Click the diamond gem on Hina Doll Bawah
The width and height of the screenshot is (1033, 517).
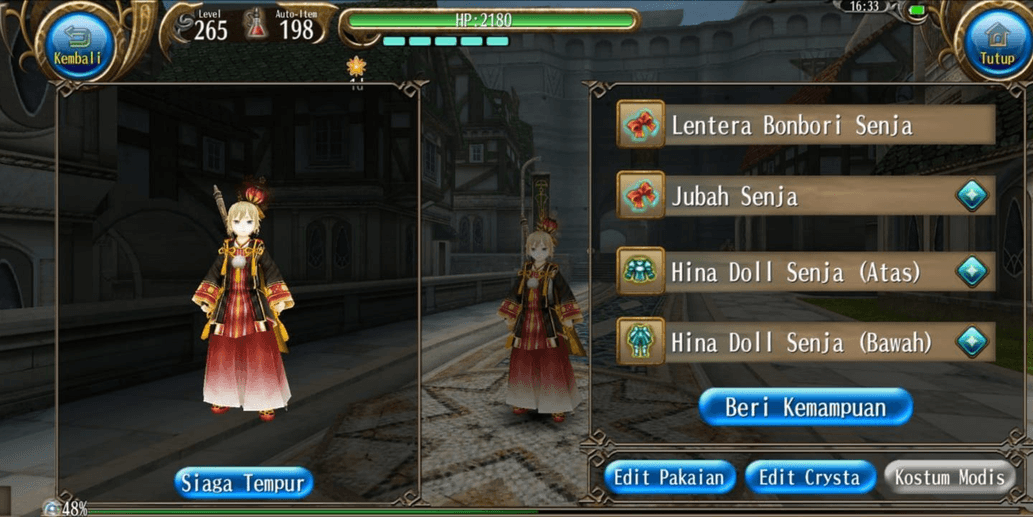pos(972,342)
